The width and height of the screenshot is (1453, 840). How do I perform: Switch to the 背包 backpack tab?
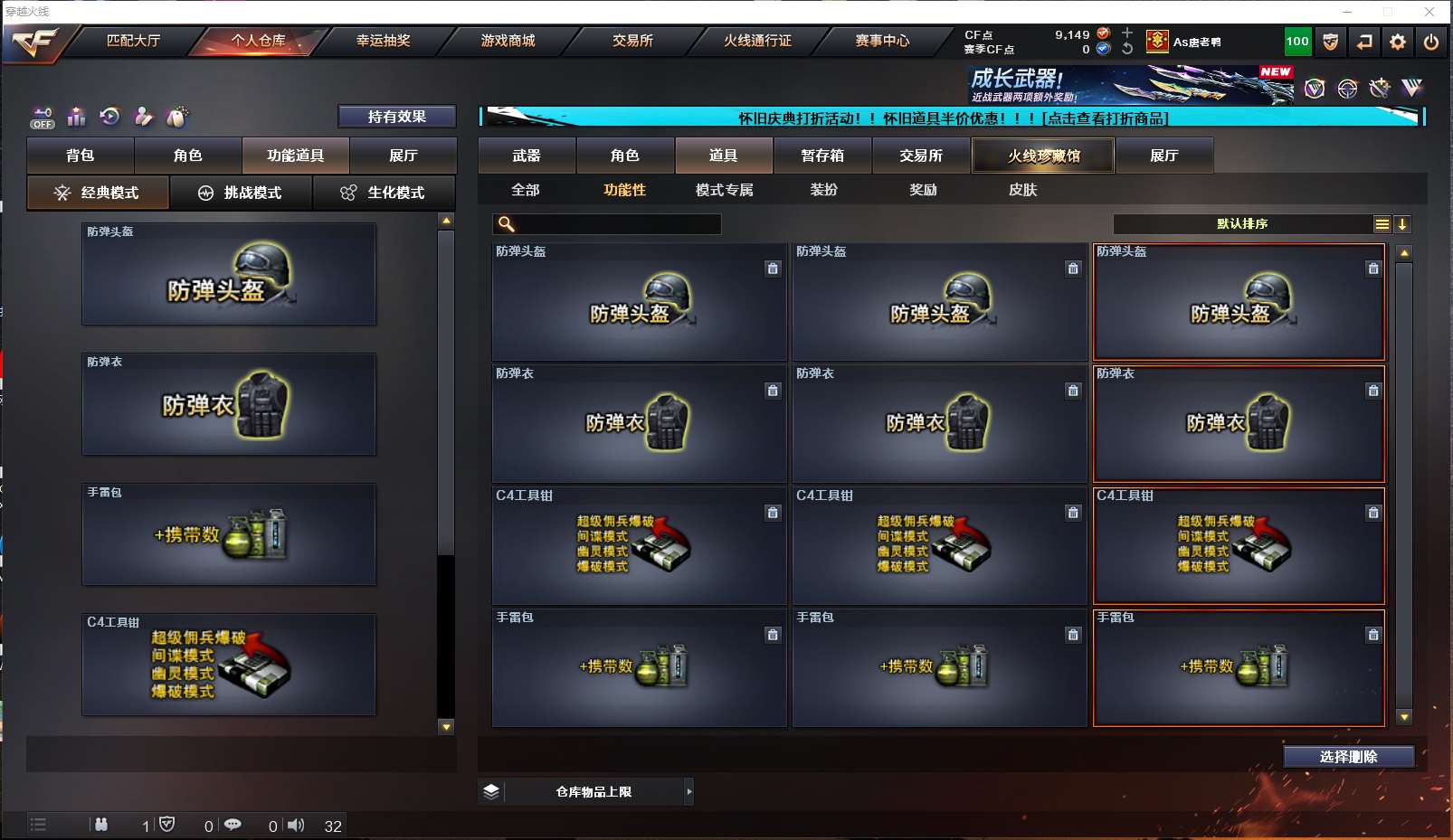pos(81,156)
